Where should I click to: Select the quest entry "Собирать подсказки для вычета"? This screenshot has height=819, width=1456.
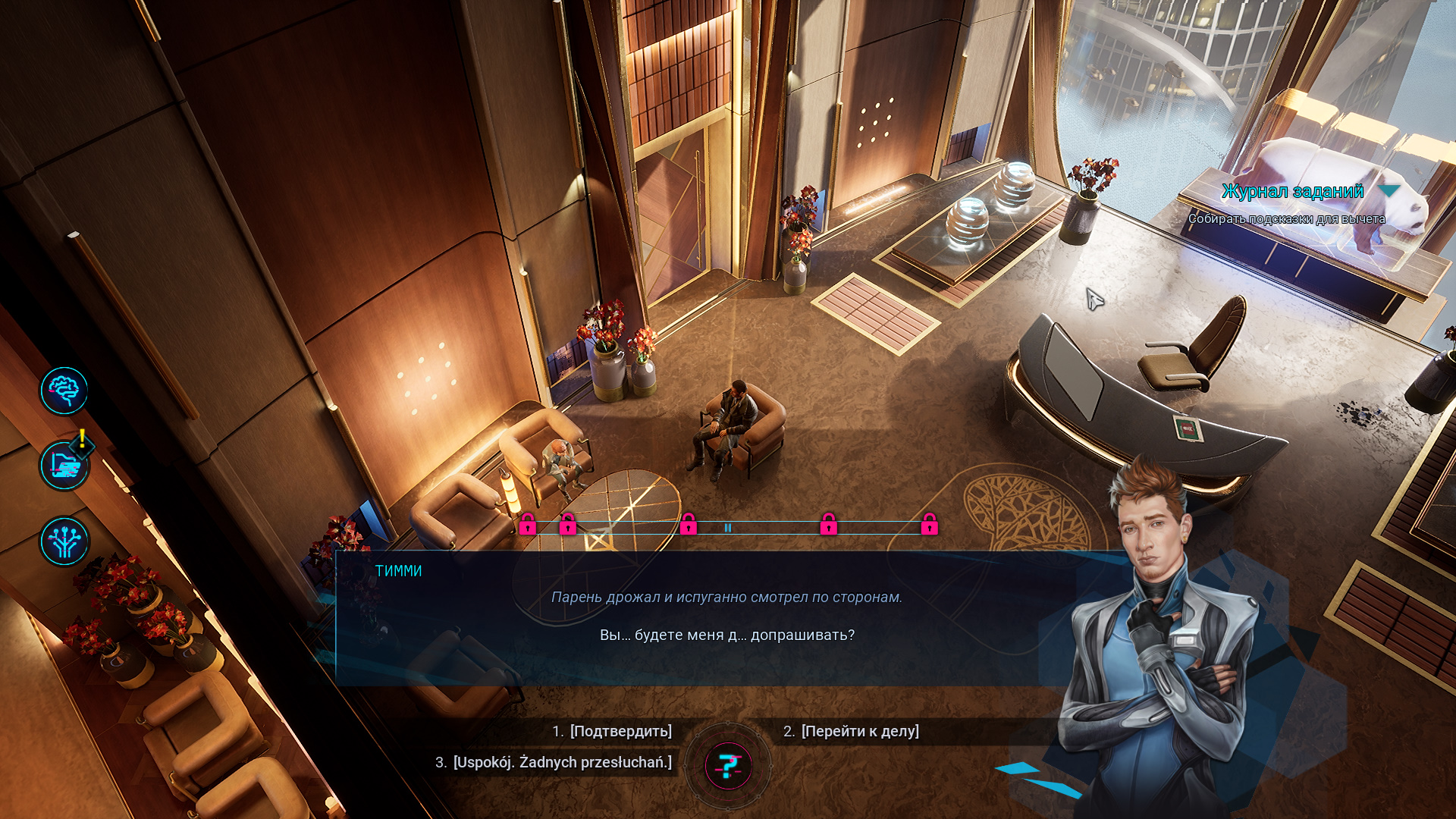(x=1286, y=219)
